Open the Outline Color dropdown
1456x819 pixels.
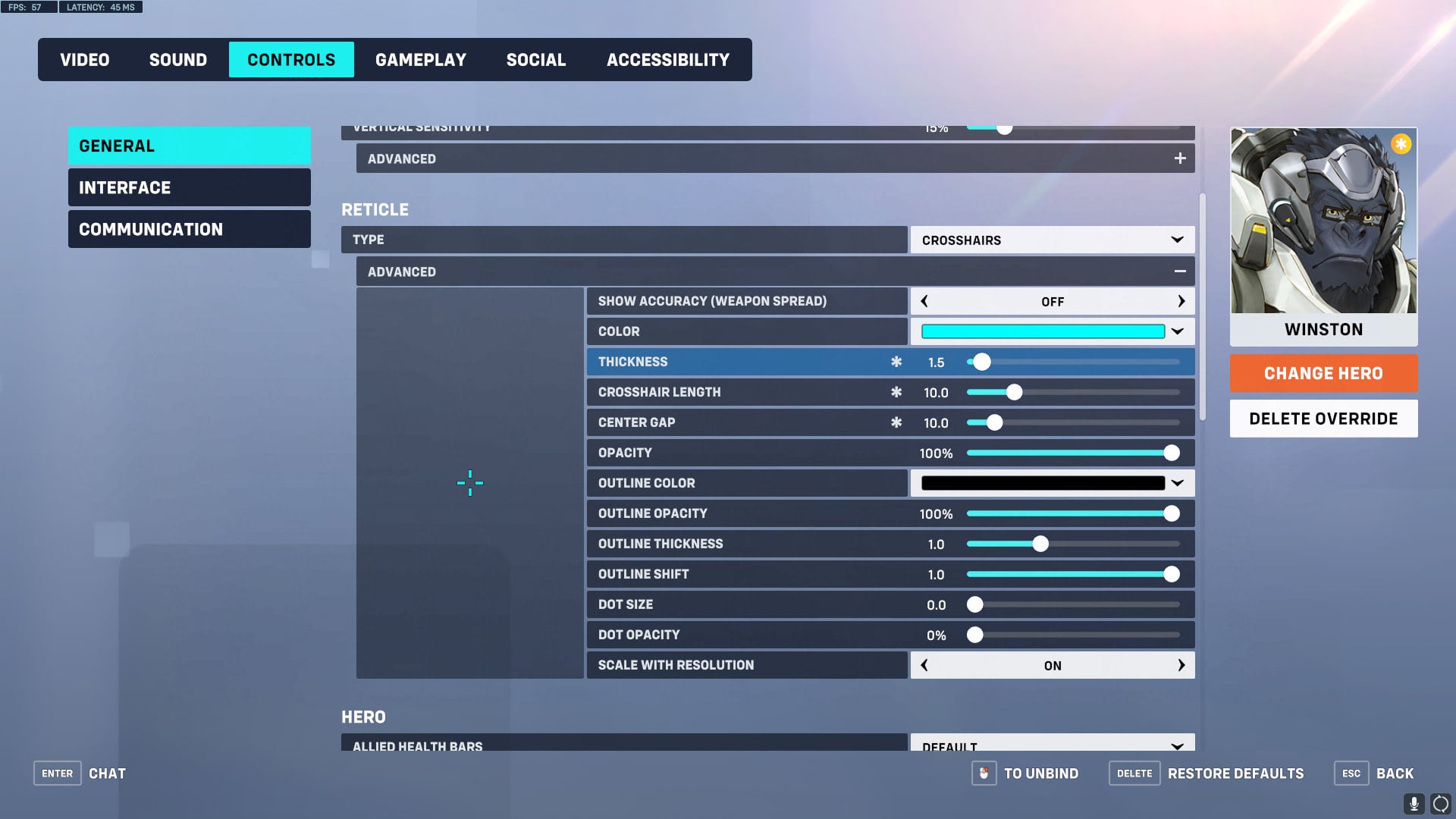[1176, 483]
